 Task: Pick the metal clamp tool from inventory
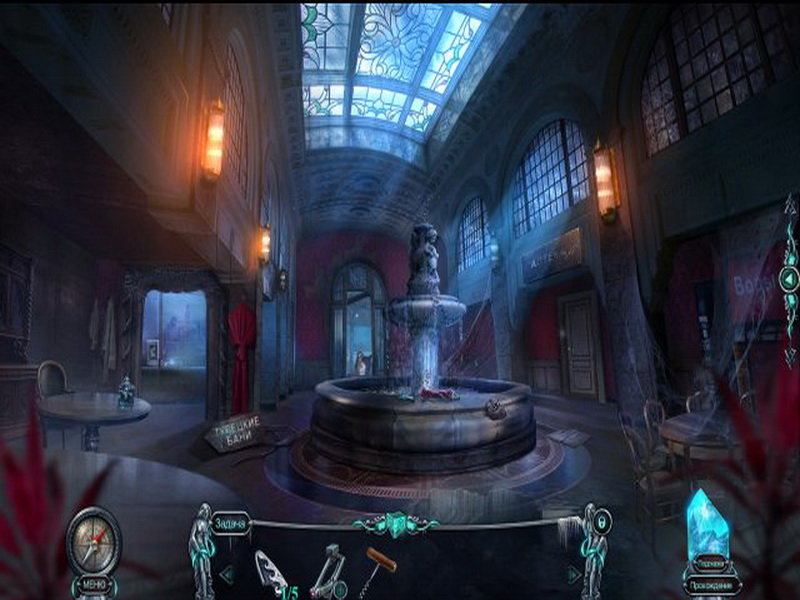pos(327,572)
